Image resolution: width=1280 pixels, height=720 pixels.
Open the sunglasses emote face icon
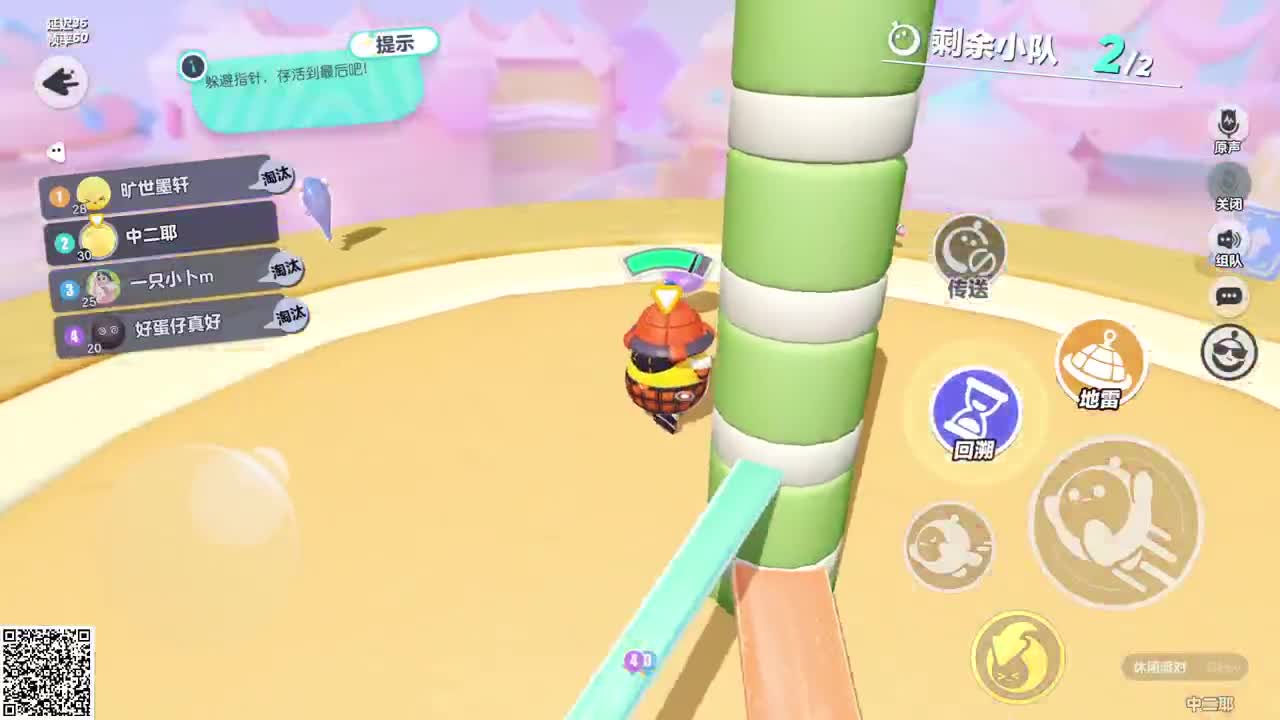tap(1229, 351)
